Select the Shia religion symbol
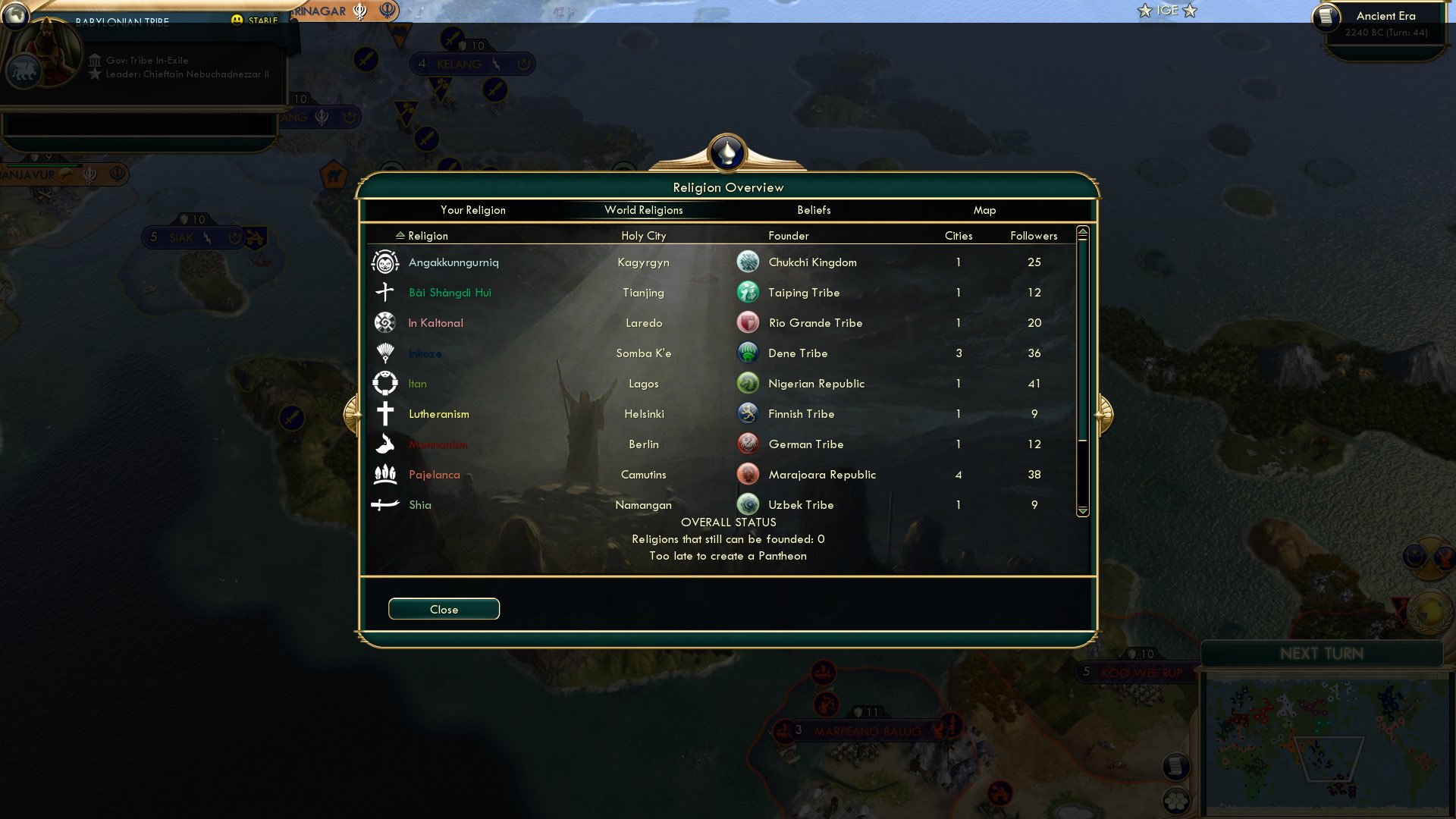Image resolution: width=1456 pixels, height=819 pixels. [386, 504]
